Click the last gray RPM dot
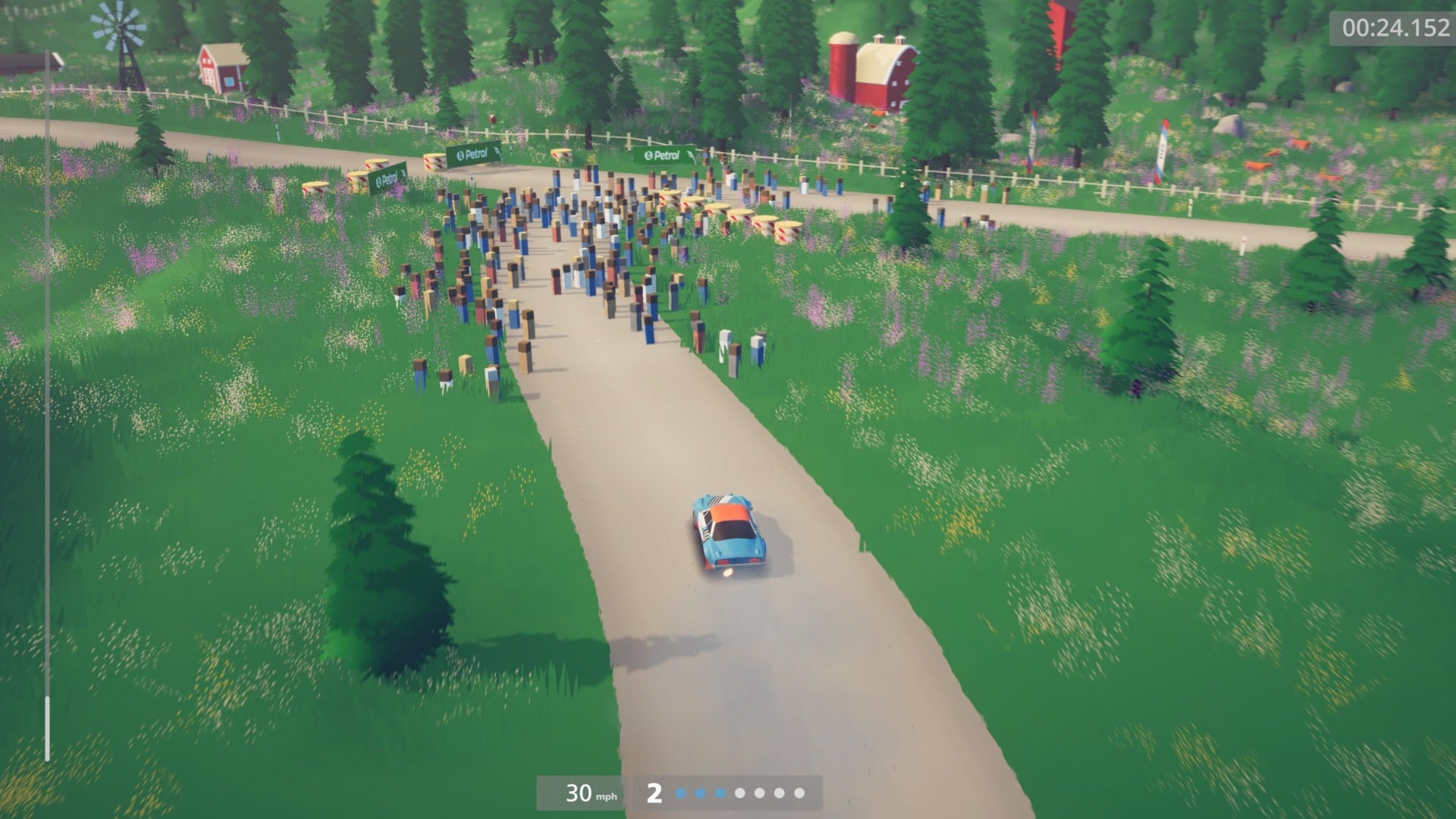 click(800, 793)
